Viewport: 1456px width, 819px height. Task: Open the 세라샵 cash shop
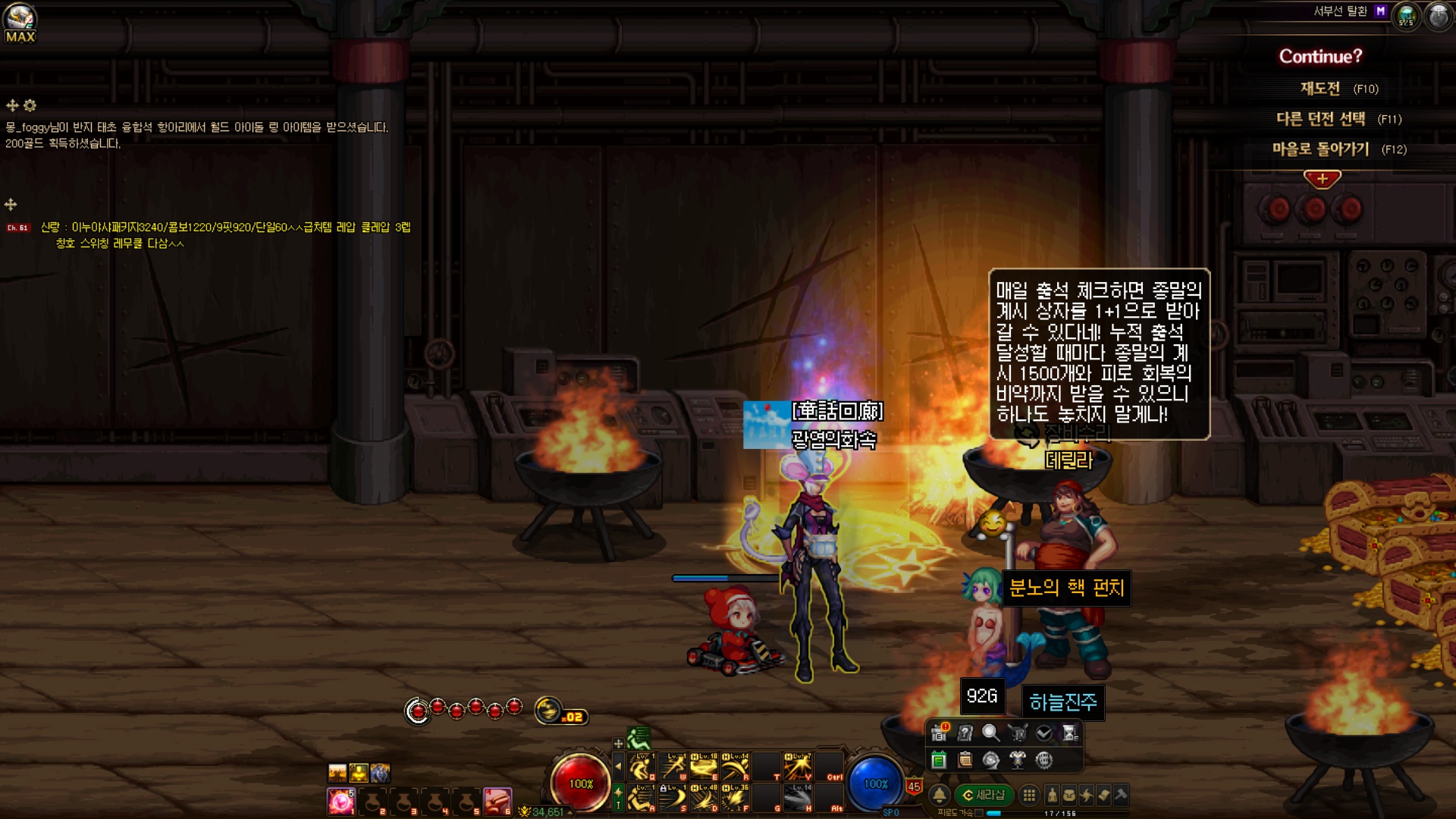984,795
